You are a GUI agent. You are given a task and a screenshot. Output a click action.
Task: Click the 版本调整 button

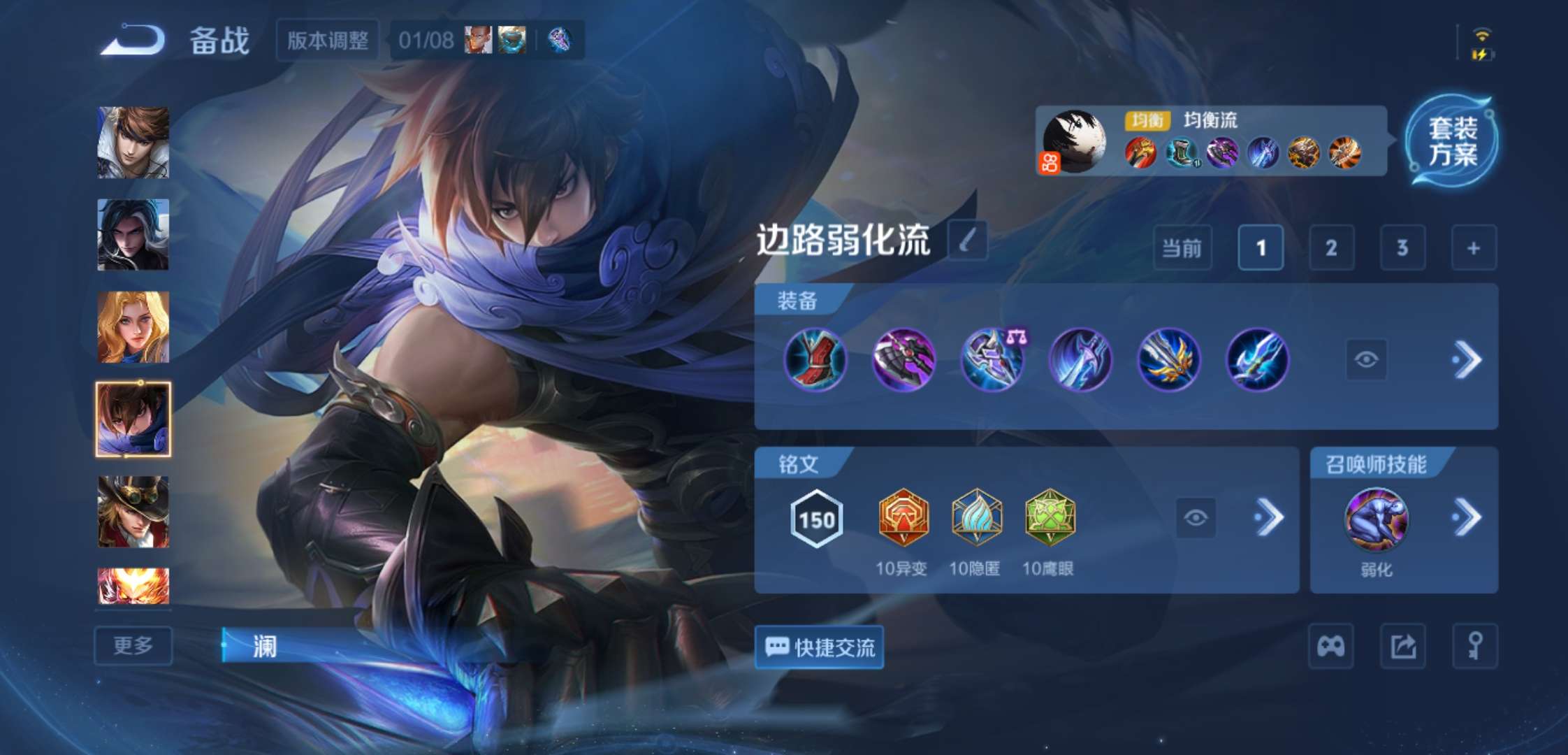(x=326, y=40)
